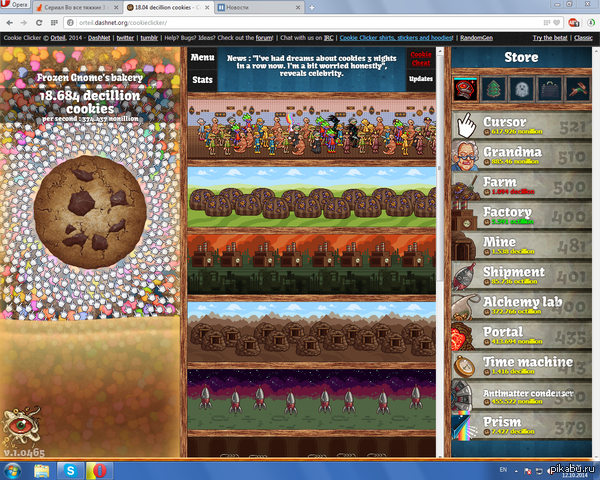Purchase a Grandma building
The image size is (600, 480).
520,157
